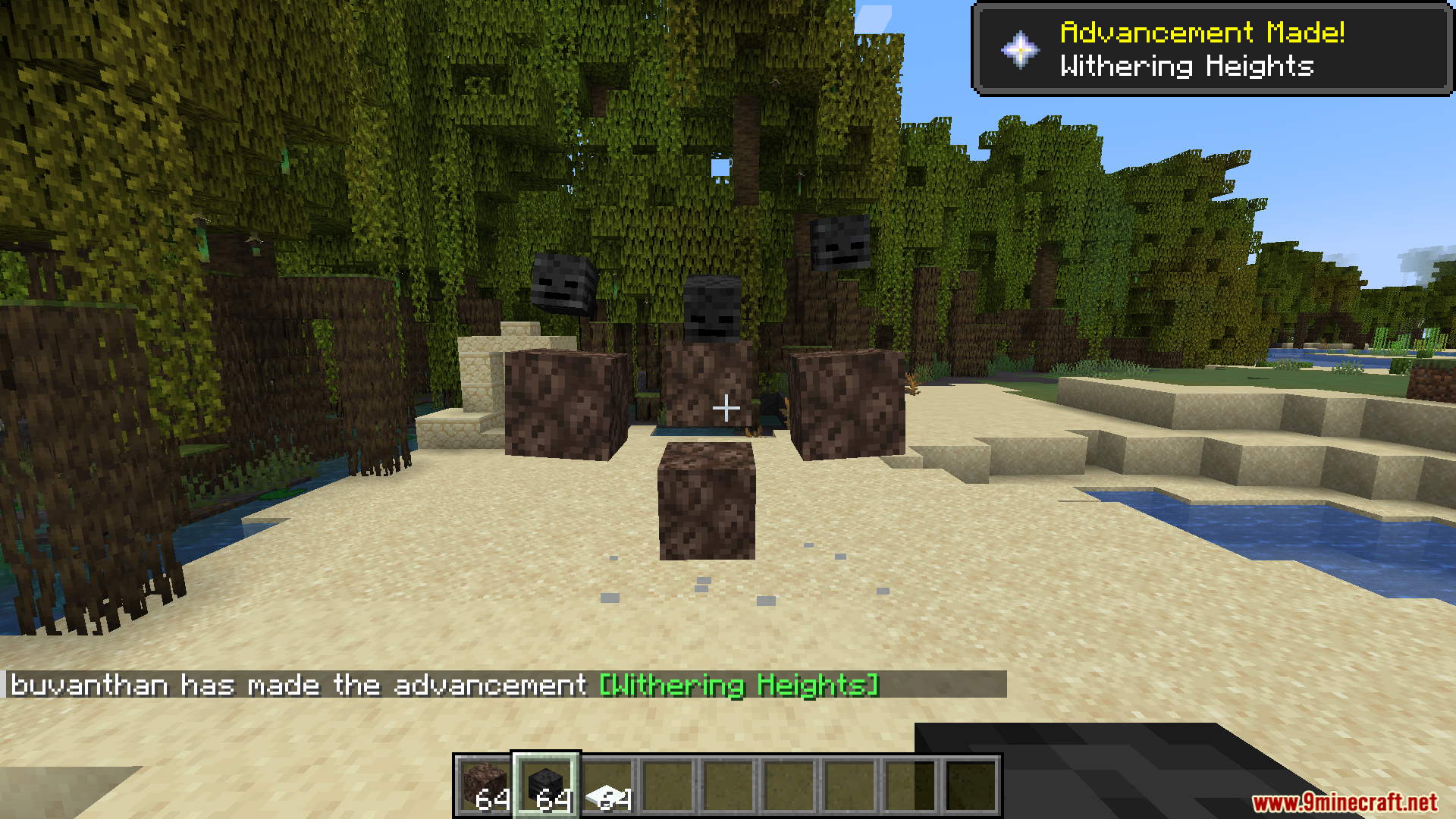This screenshot has width=1456, height=819.
Task: Select the flat white item hotbar slot
Action: (x=607, y=786)
